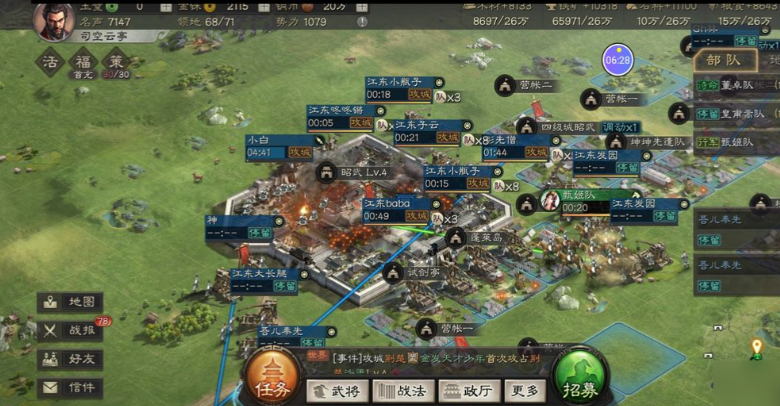Tap the 福 fortune buff icon

pyautogui.click(x=83, y=62)
